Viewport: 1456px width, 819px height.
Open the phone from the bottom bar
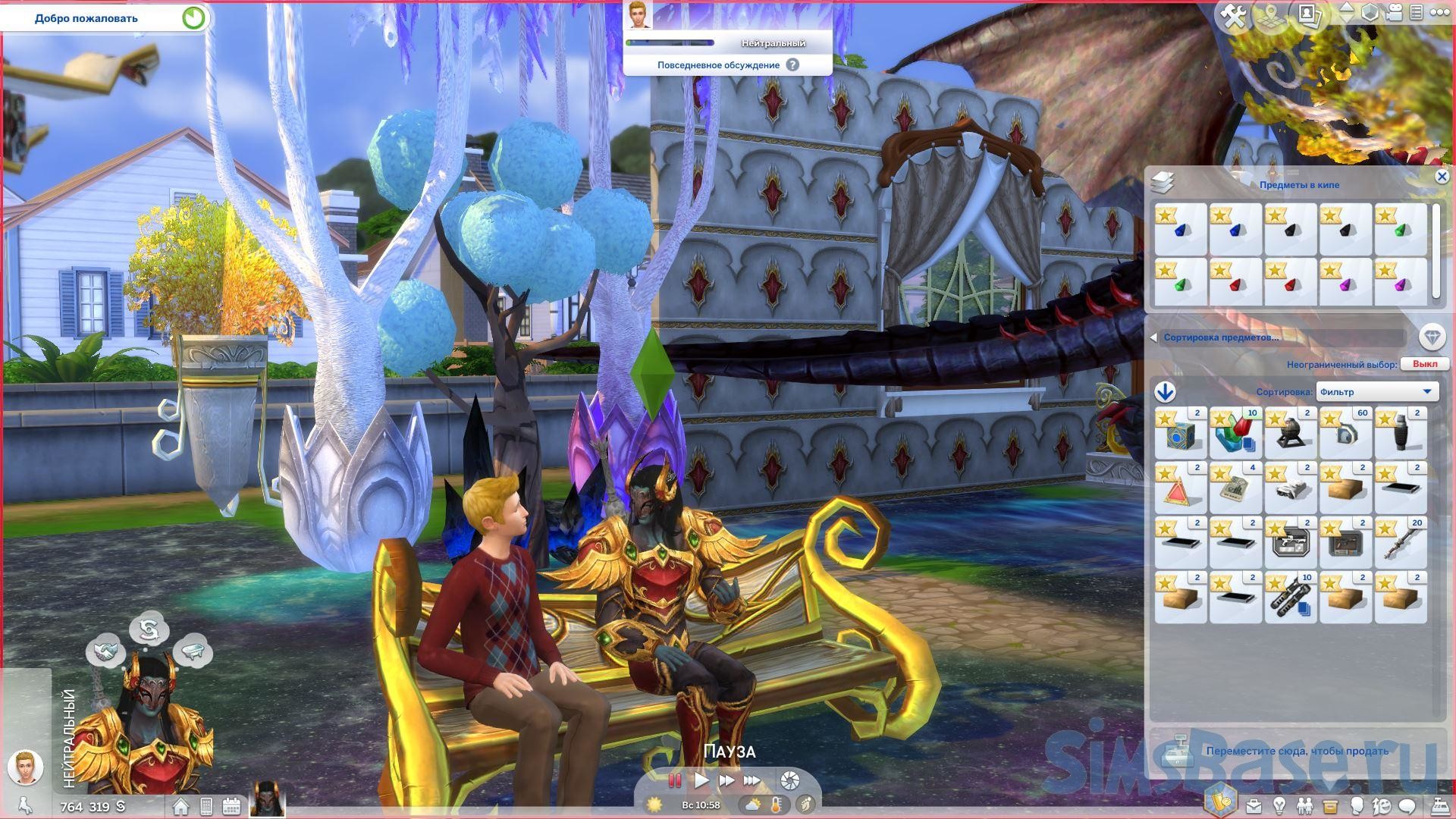click(206, 806)
